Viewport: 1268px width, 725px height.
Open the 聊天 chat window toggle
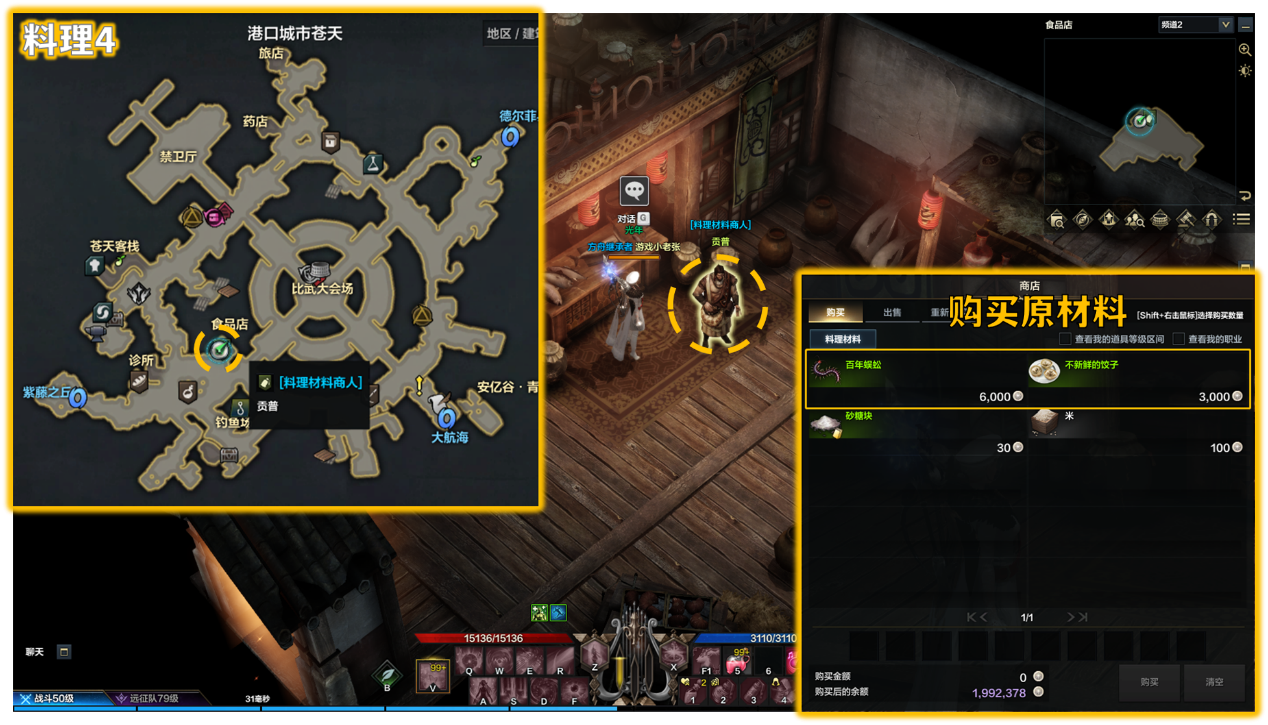point(64,652)
